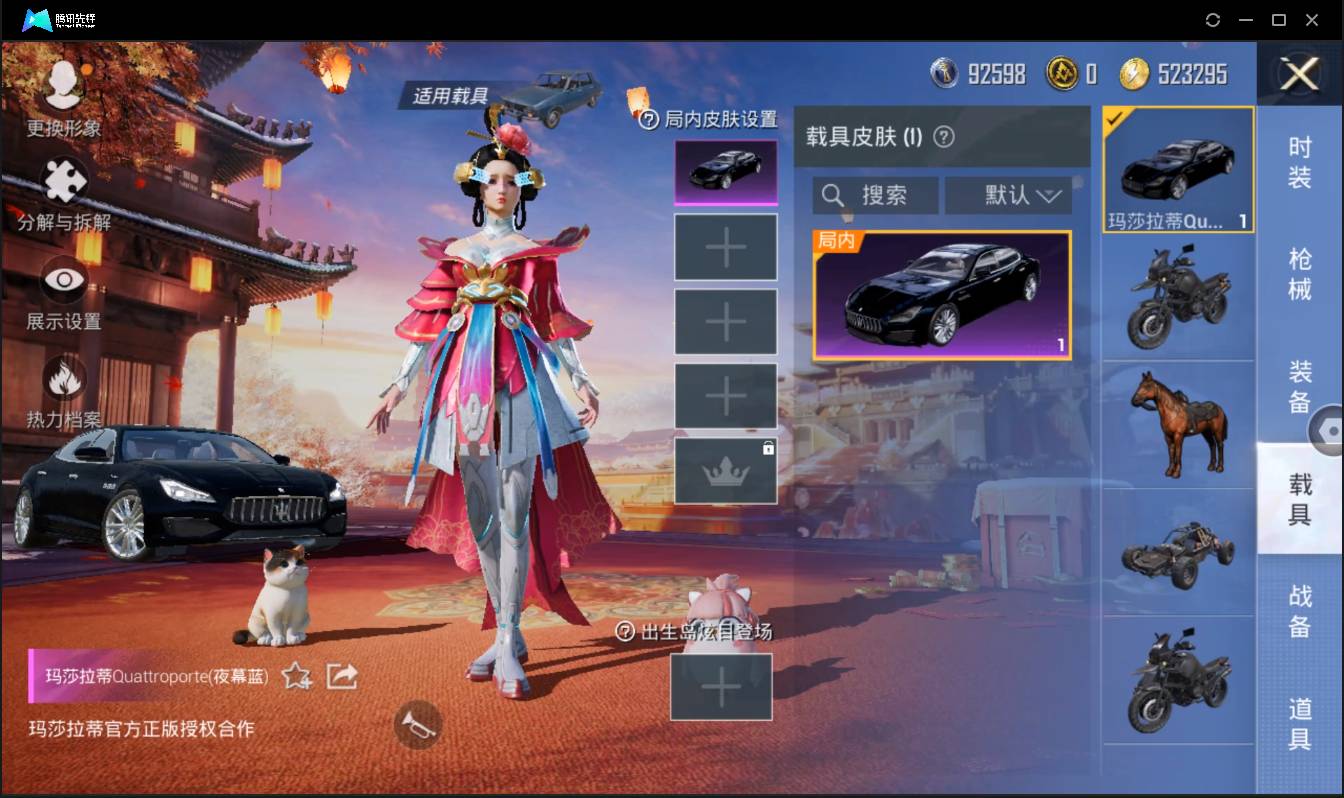Click the horn sound icon
Screen dimensions: 1344x798
pos(418,725)
